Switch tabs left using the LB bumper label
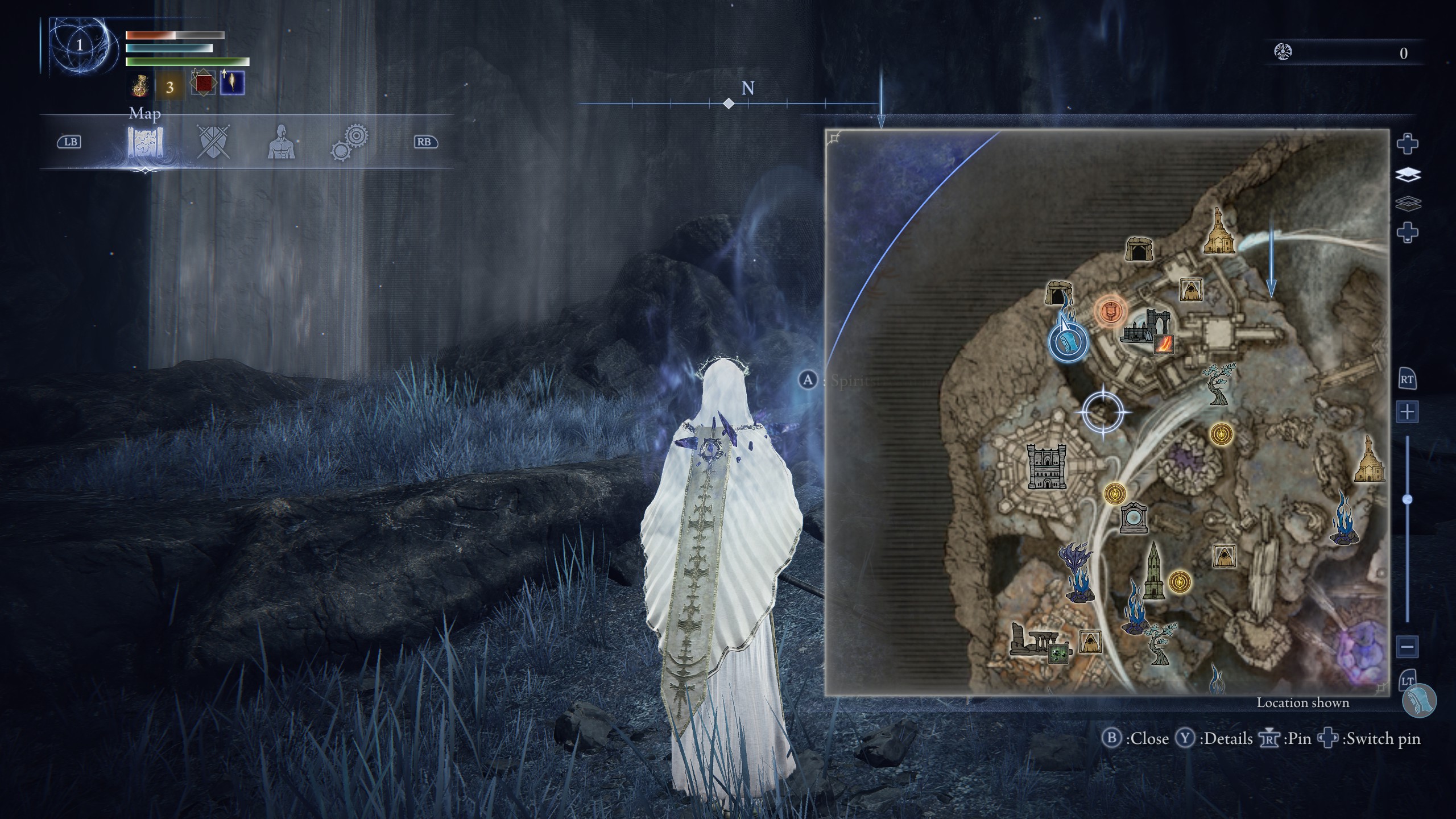Viewport: 1456px width, 819px height. (x=68, y=142)
